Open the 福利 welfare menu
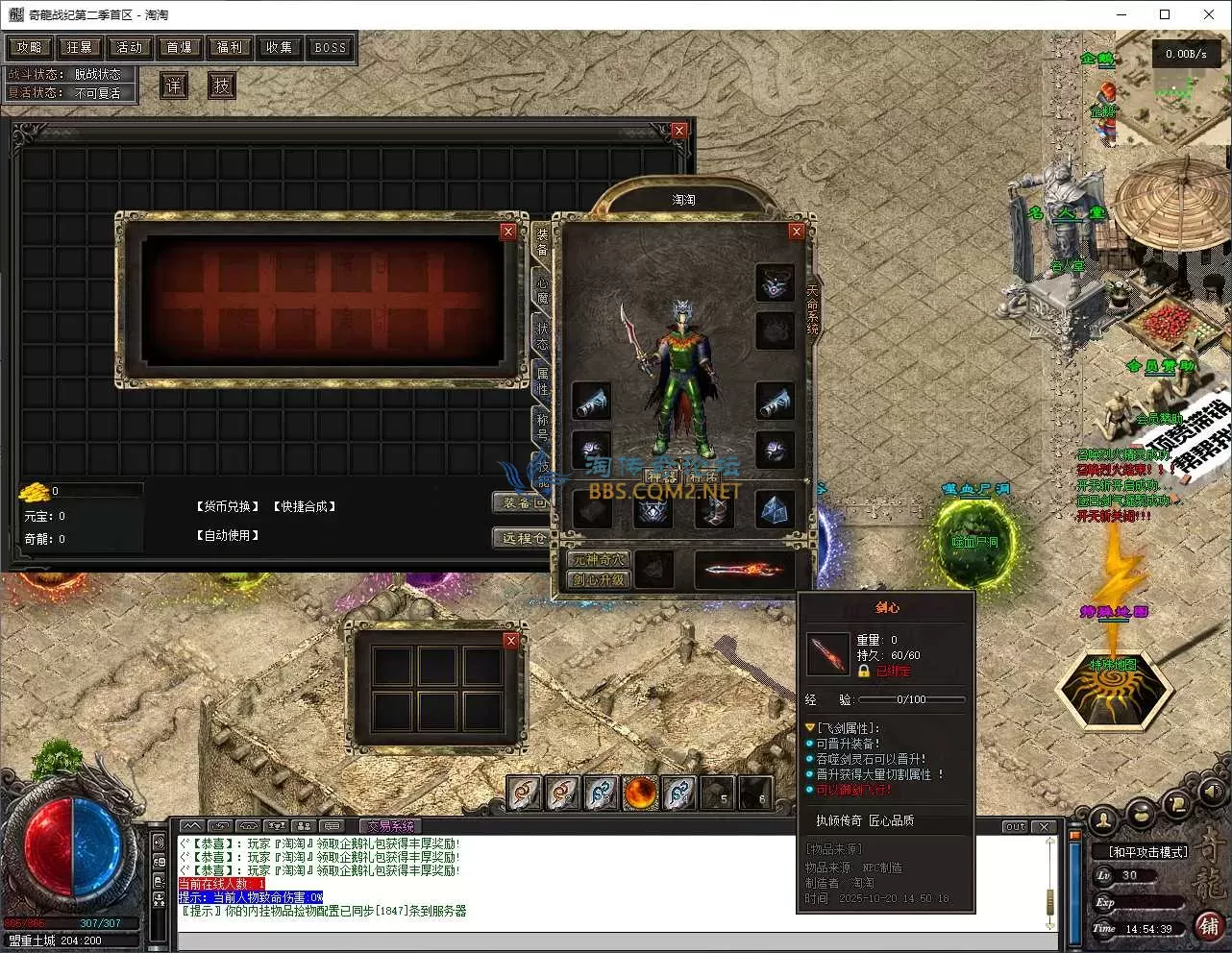The image size is (1232, 953). (x=230, y=47)
